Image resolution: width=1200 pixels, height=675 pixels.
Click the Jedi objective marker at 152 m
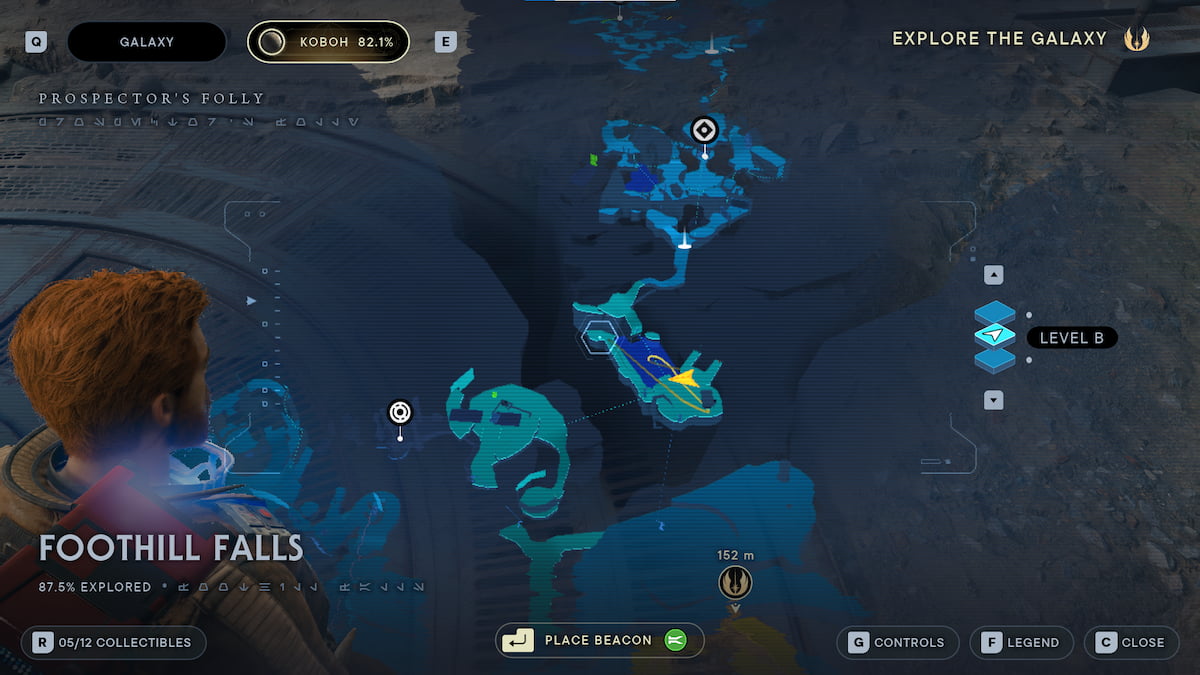click(x=735, y=582)
